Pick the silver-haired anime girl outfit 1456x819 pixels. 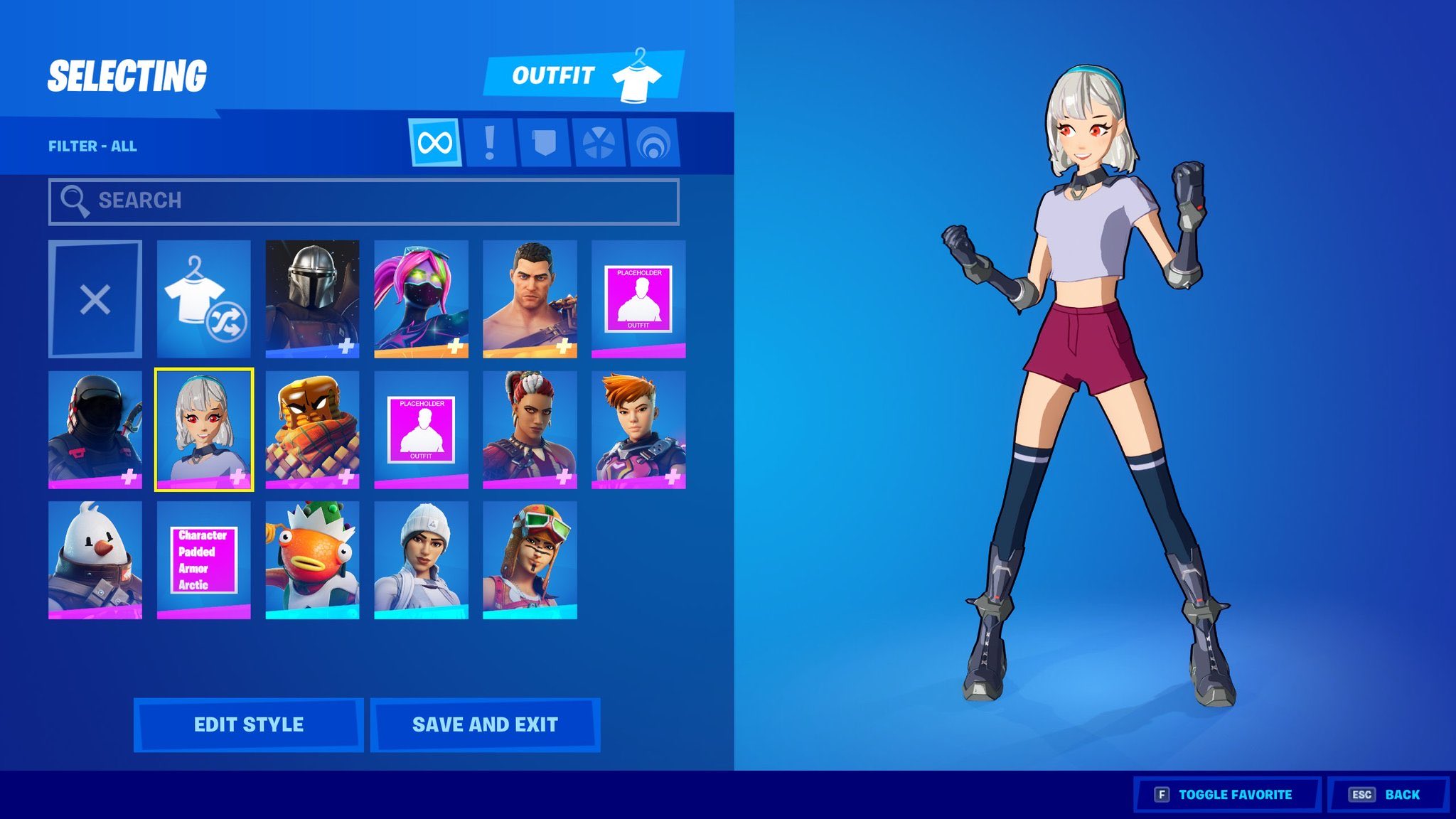[204, 429]
